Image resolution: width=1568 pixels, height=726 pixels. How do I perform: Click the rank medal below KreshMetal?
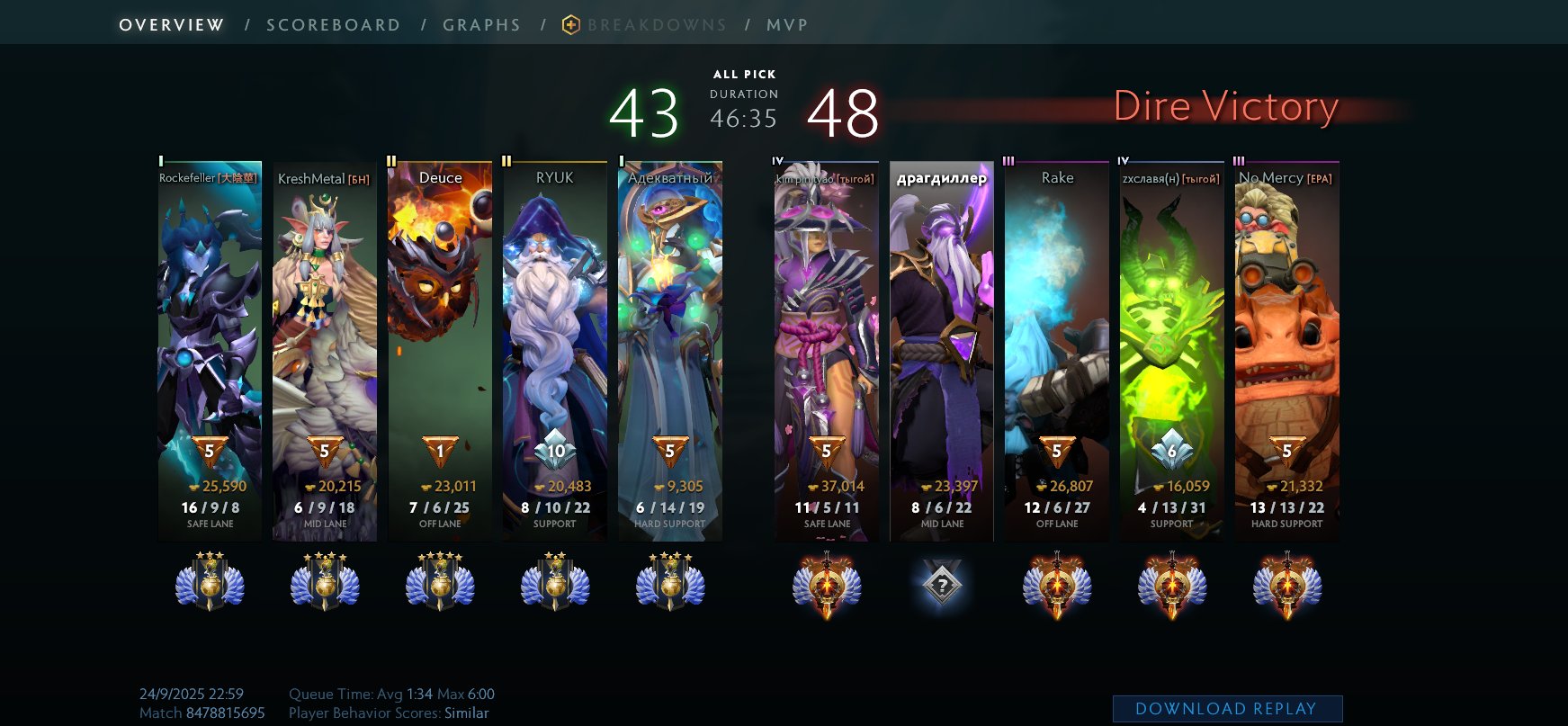click(325, 583)
